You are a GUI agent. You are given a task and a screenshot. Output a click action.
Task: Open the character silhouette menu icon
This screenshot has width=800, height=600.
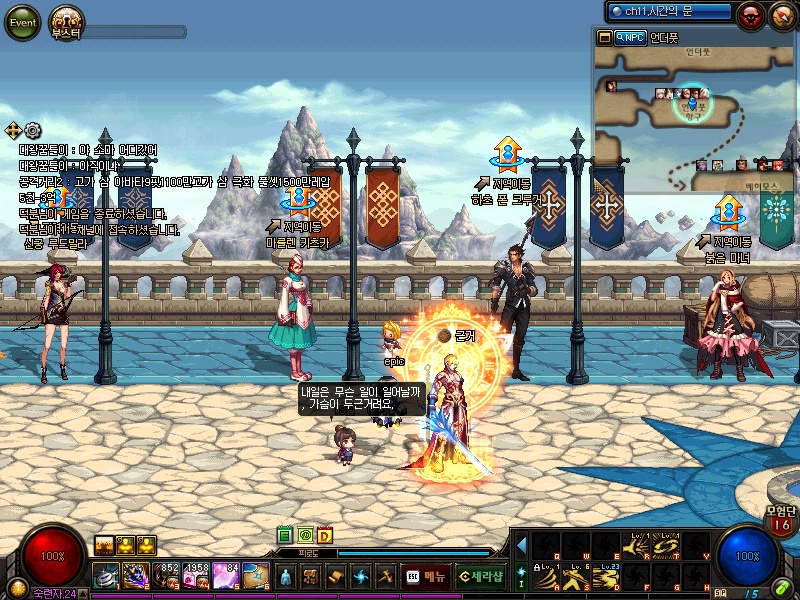[x=285, y=576]
